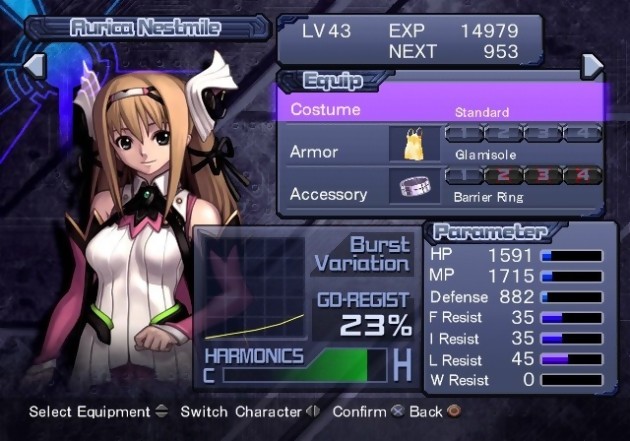
Task: Select the Costume equipment row
Action: (440, 108)
